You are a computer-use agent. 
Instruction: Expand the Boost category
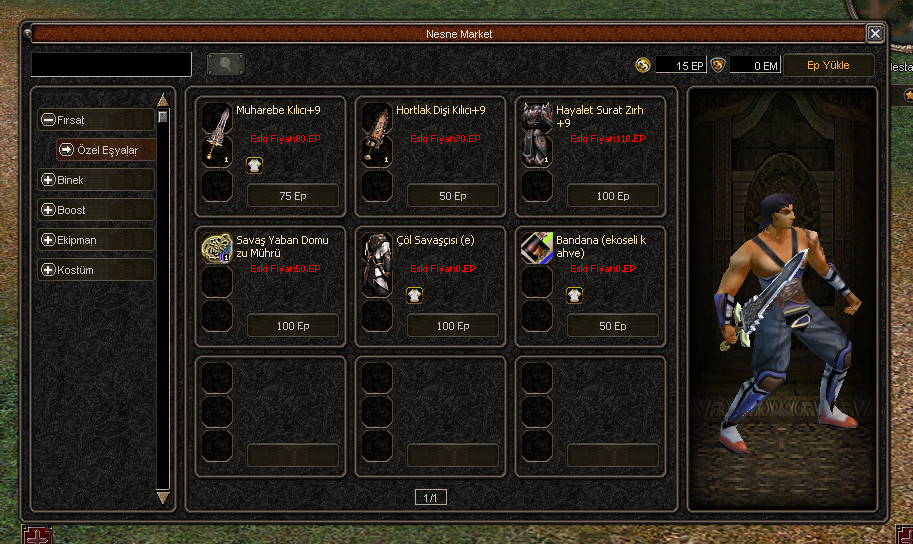click(48, 210)
